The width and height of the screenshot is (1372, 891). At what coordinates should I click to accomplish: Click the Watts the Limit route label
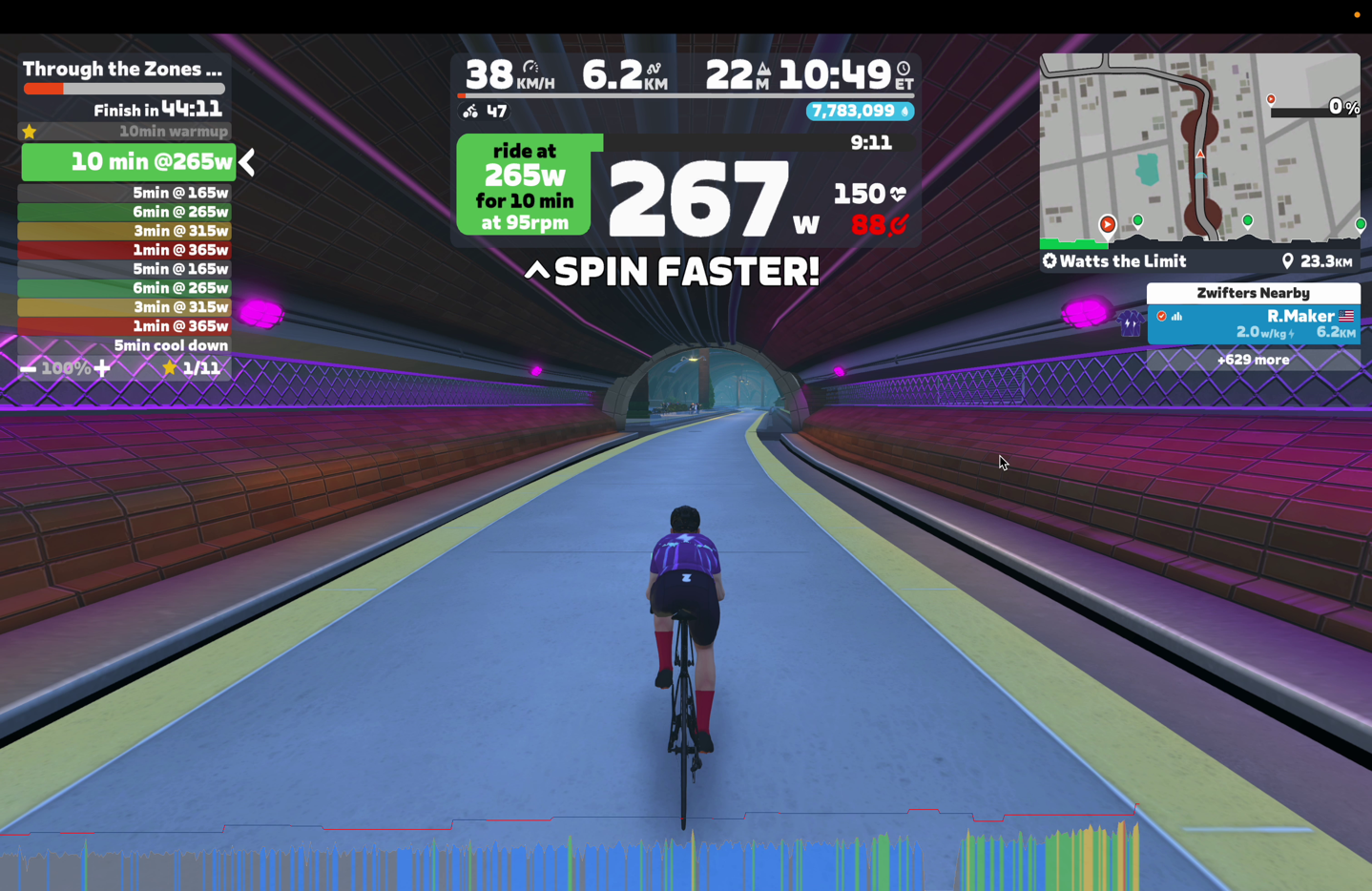tap(1114, 261)
